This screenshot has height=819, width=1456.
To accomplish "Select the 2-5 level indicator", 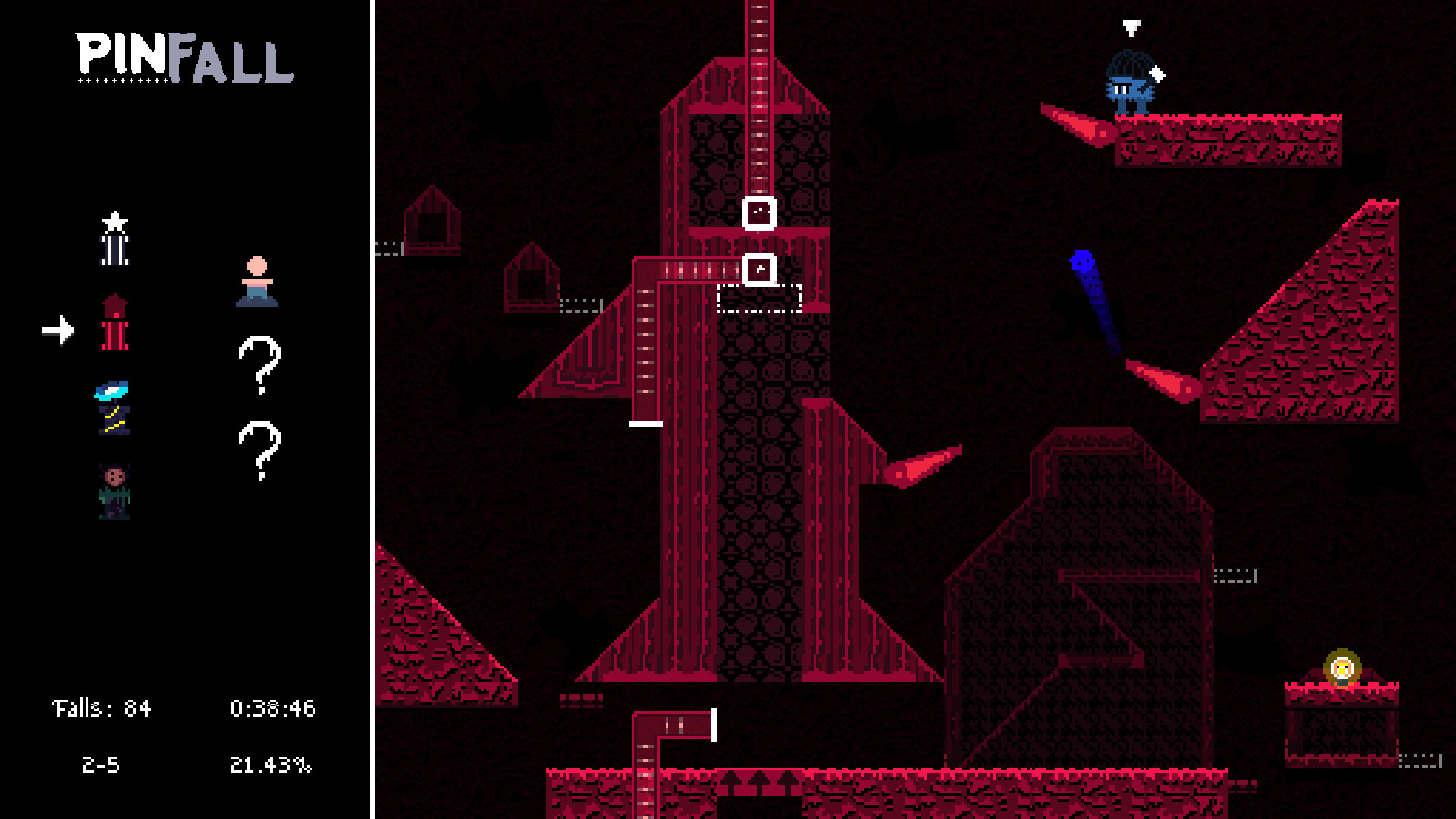I will tap(101, 765).
